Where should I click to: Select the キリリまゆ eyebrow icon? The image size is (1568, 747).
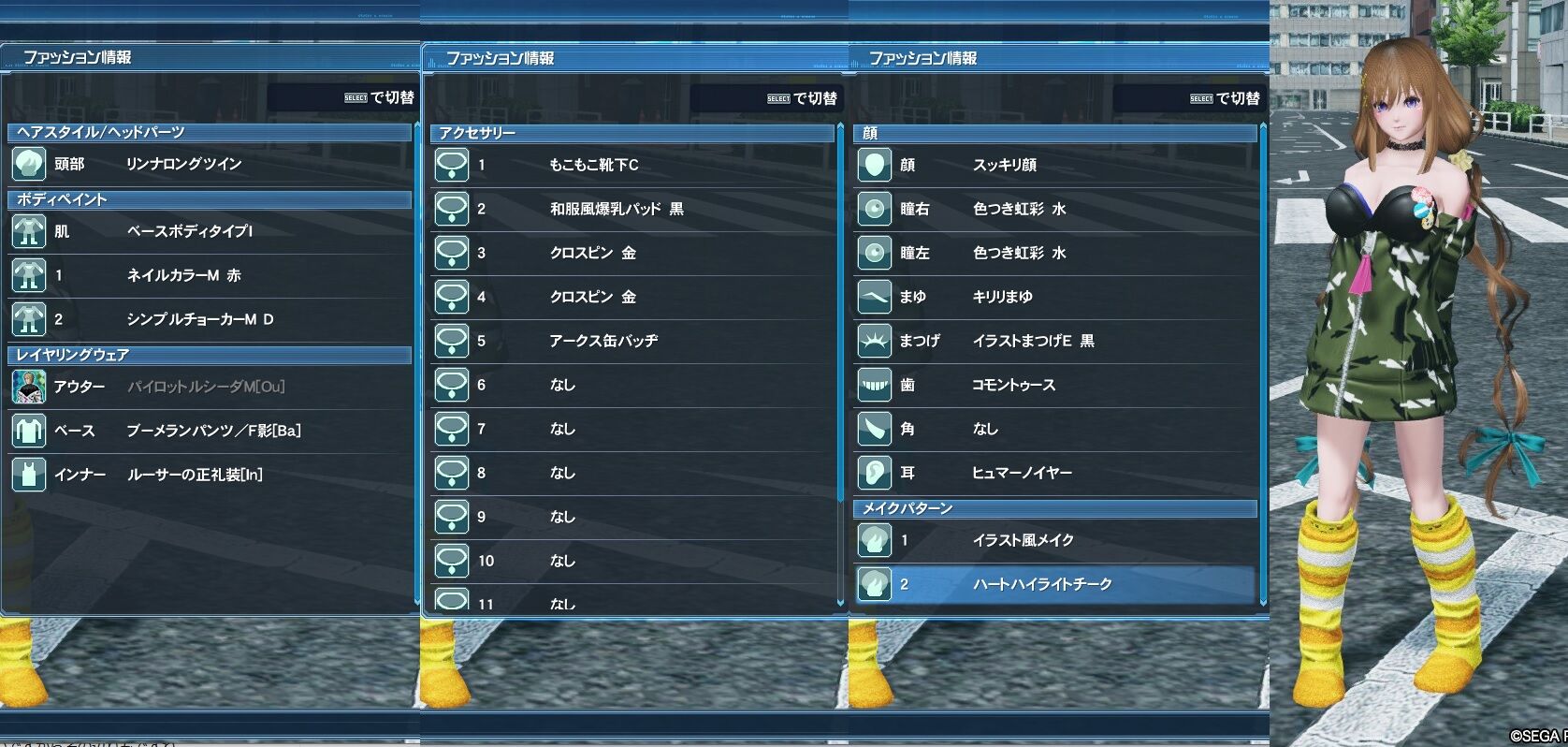[x=874, y=297]
